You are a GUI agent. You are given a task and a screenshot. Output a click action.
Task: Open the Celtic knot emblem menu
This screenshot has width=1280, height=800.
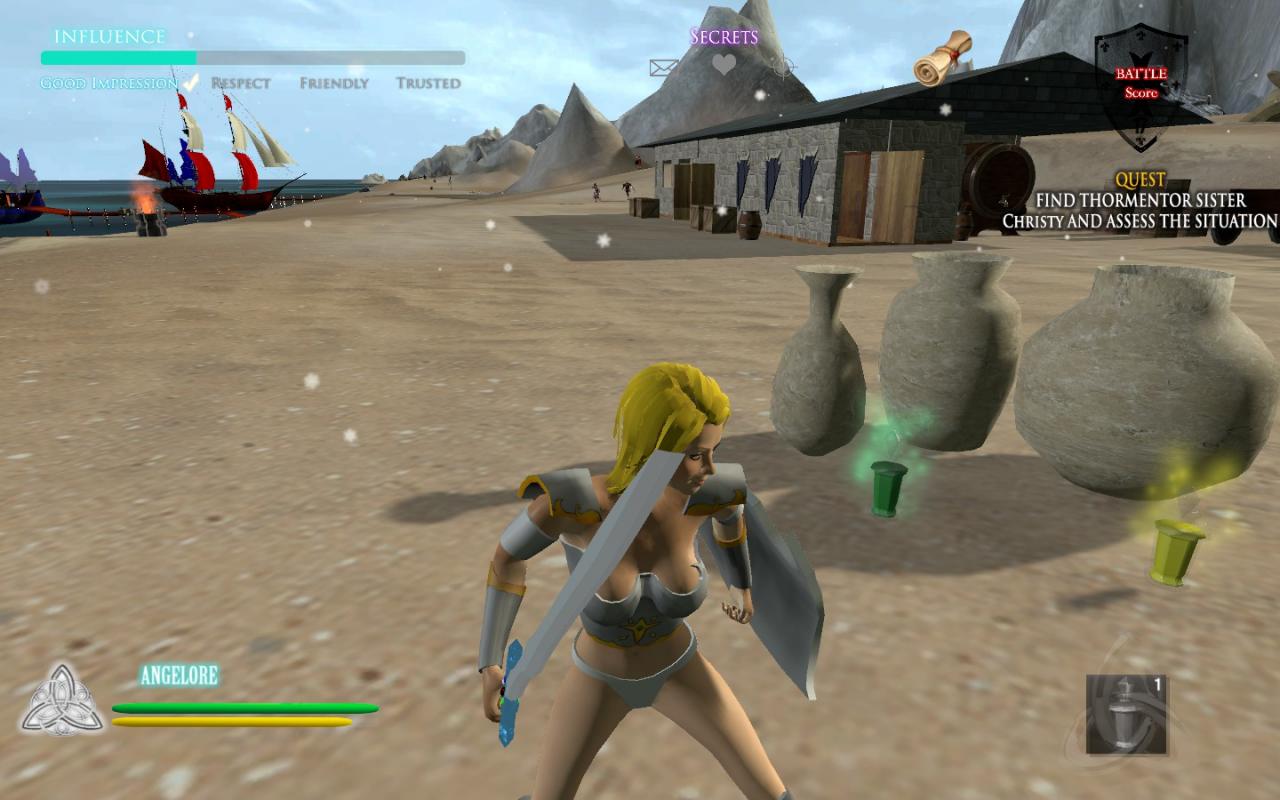62,699
